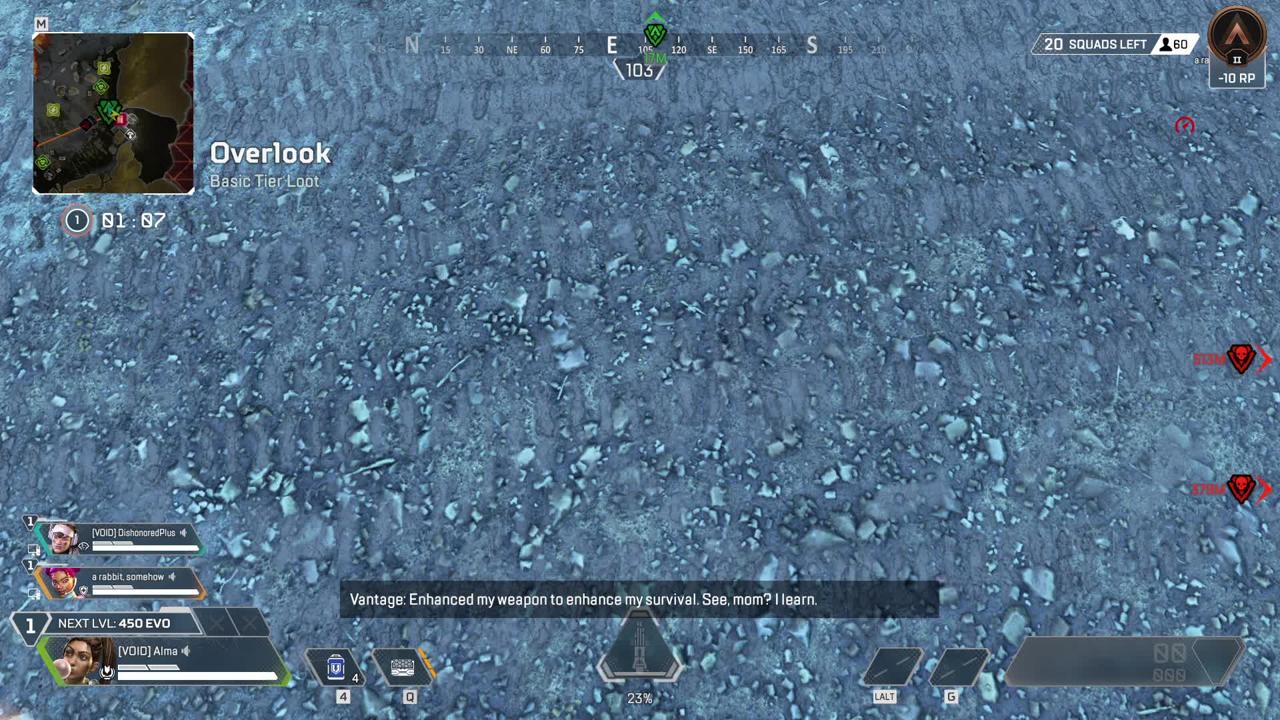The width and height of the screenshot is (1280, 720).
Task: Click the green waypoint marker on compass
Action: coord(655,33)
